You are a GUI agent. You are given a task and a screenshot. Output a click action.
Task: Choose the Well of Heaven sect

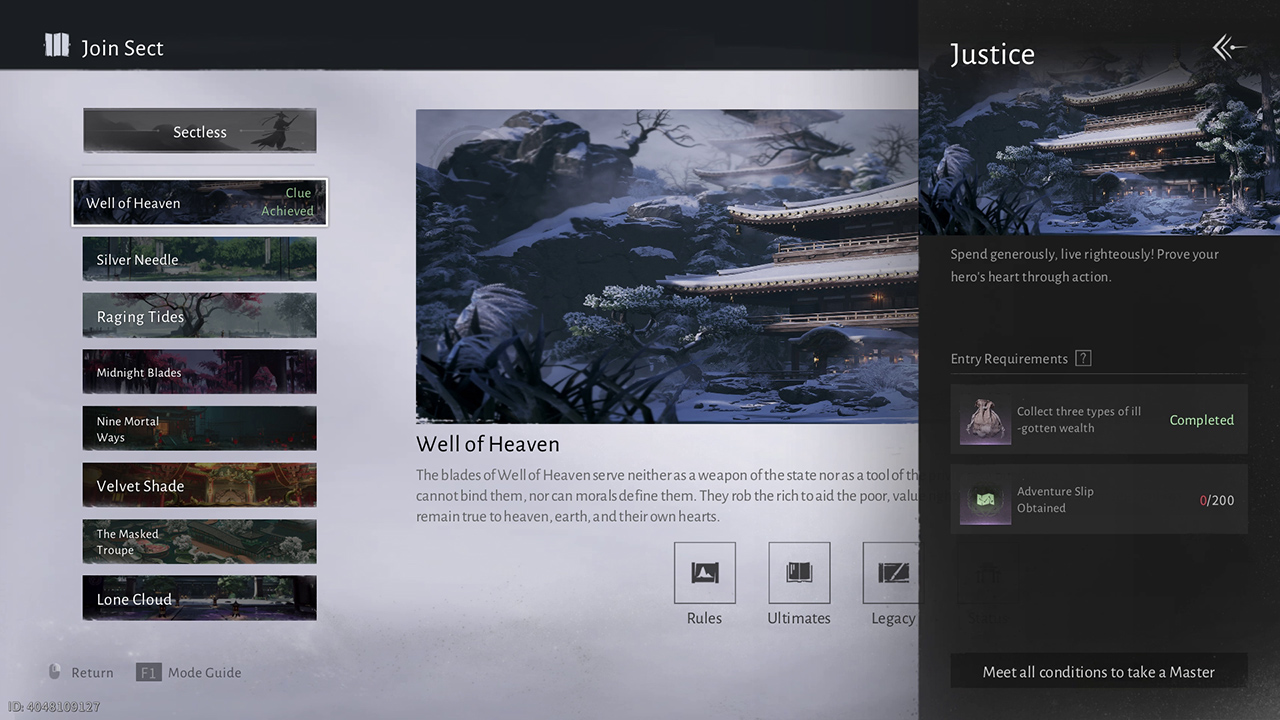199,202
